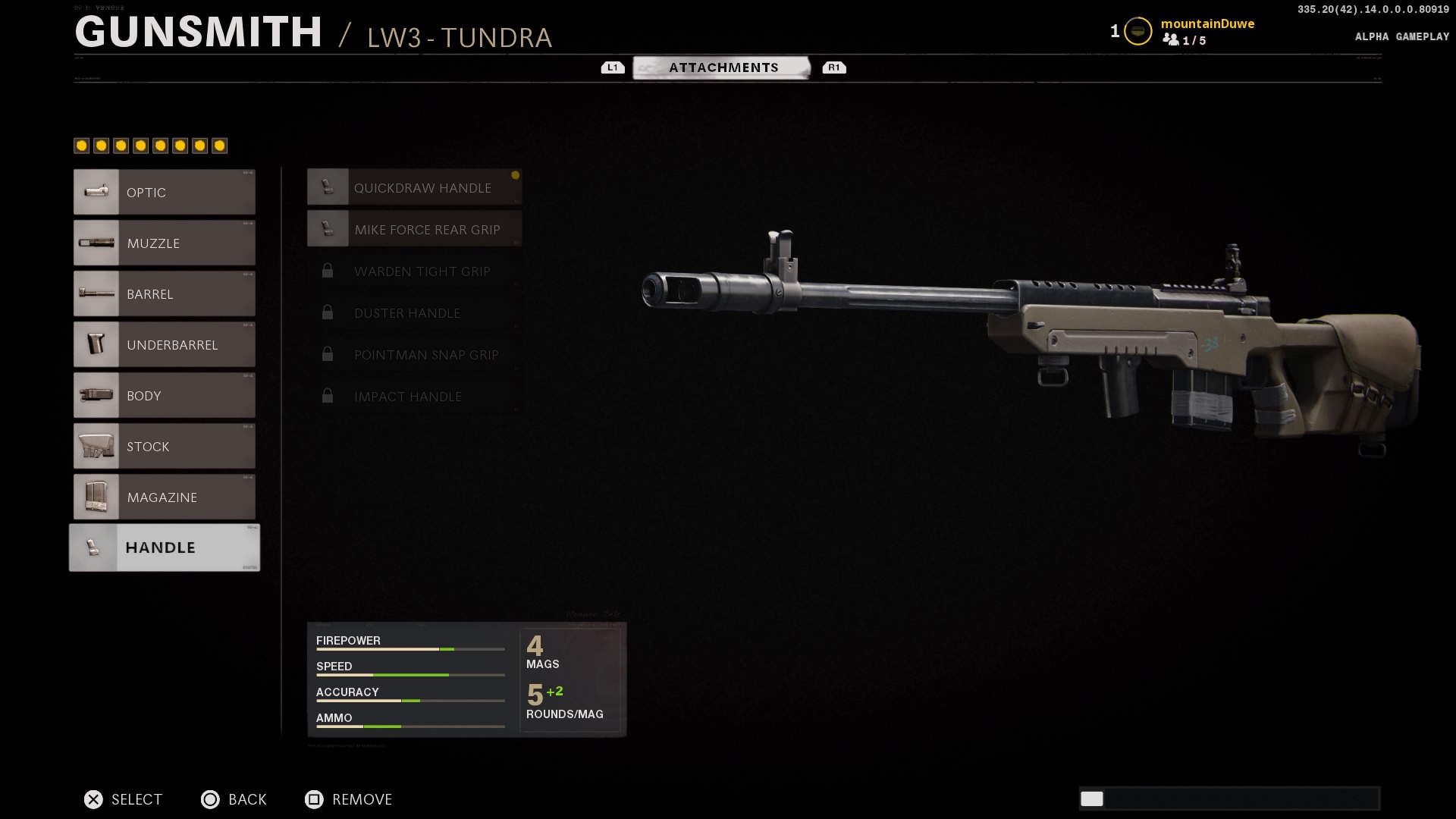Open the Barrel attachment slot icon

pyautogui.click(x=96, y=293)
